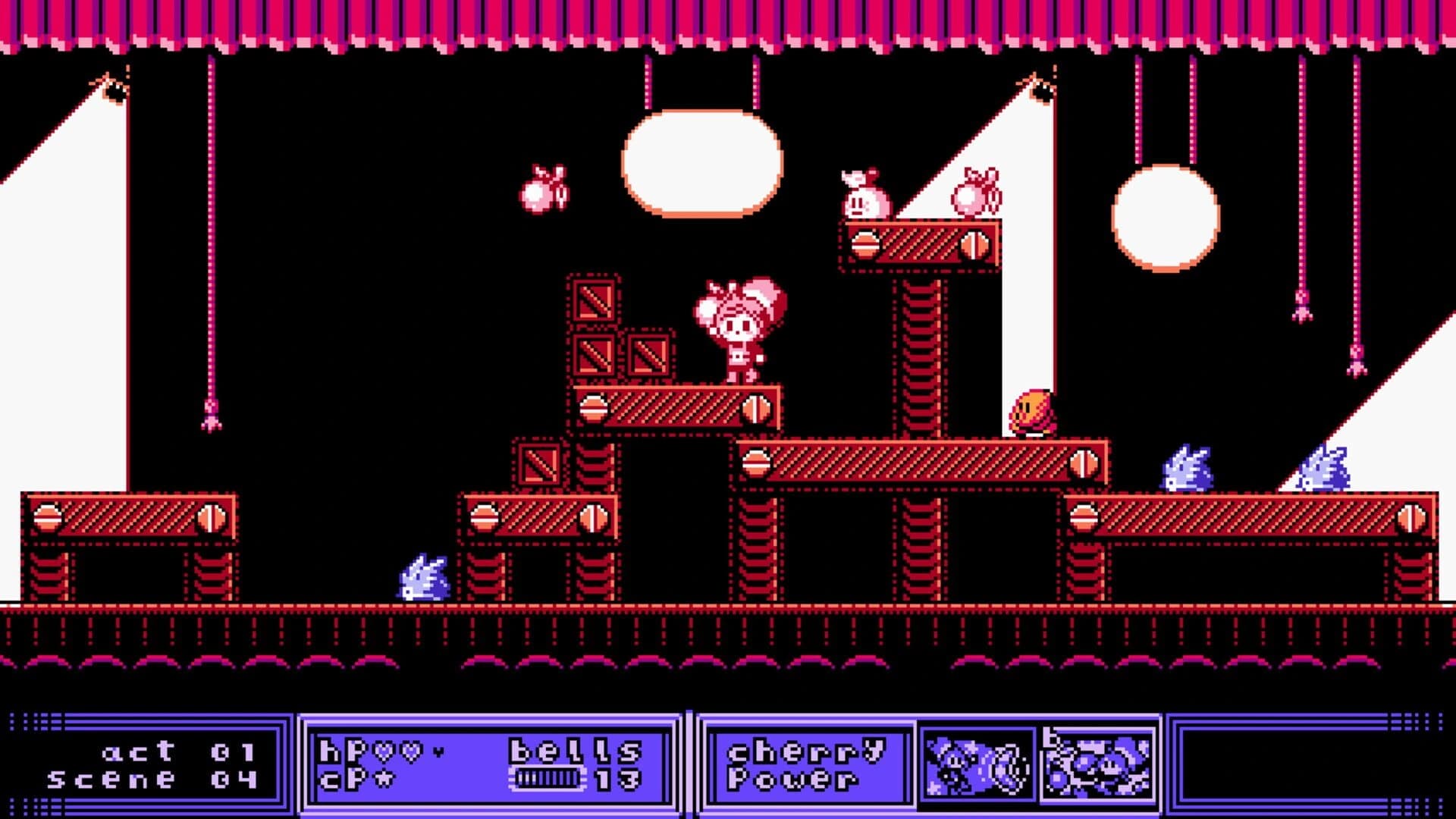
Task: Toggle the small heart after the hp hearts
Action: pos(438,752)
